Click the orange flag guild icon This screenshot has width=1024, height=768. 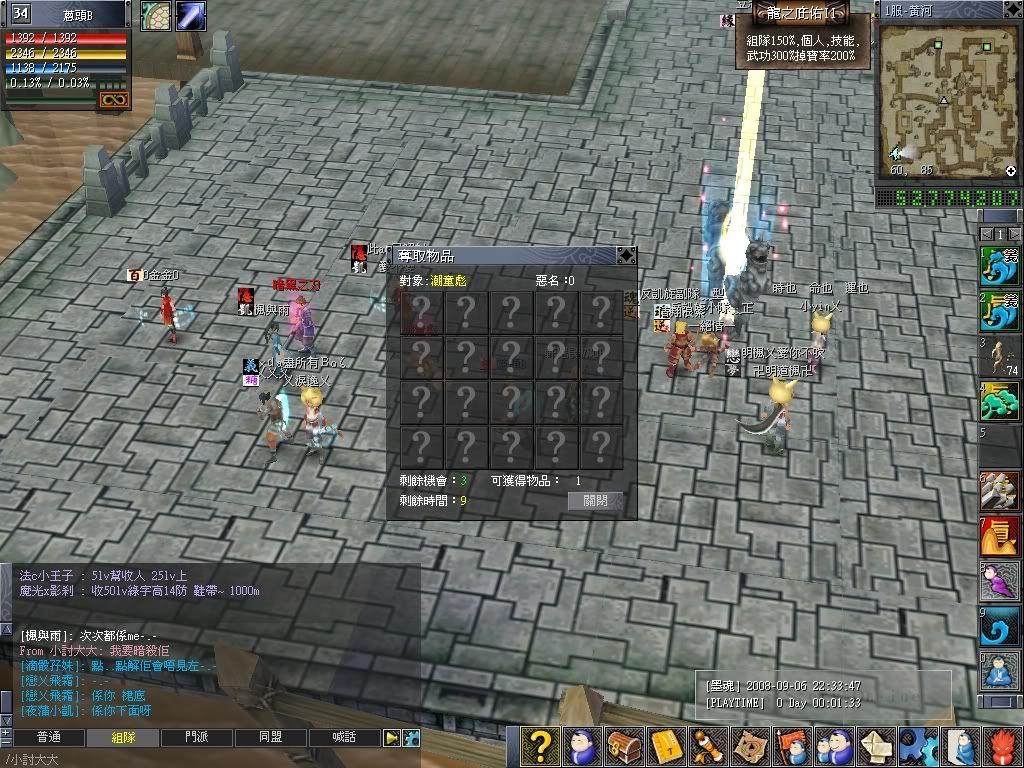[791, 746]
